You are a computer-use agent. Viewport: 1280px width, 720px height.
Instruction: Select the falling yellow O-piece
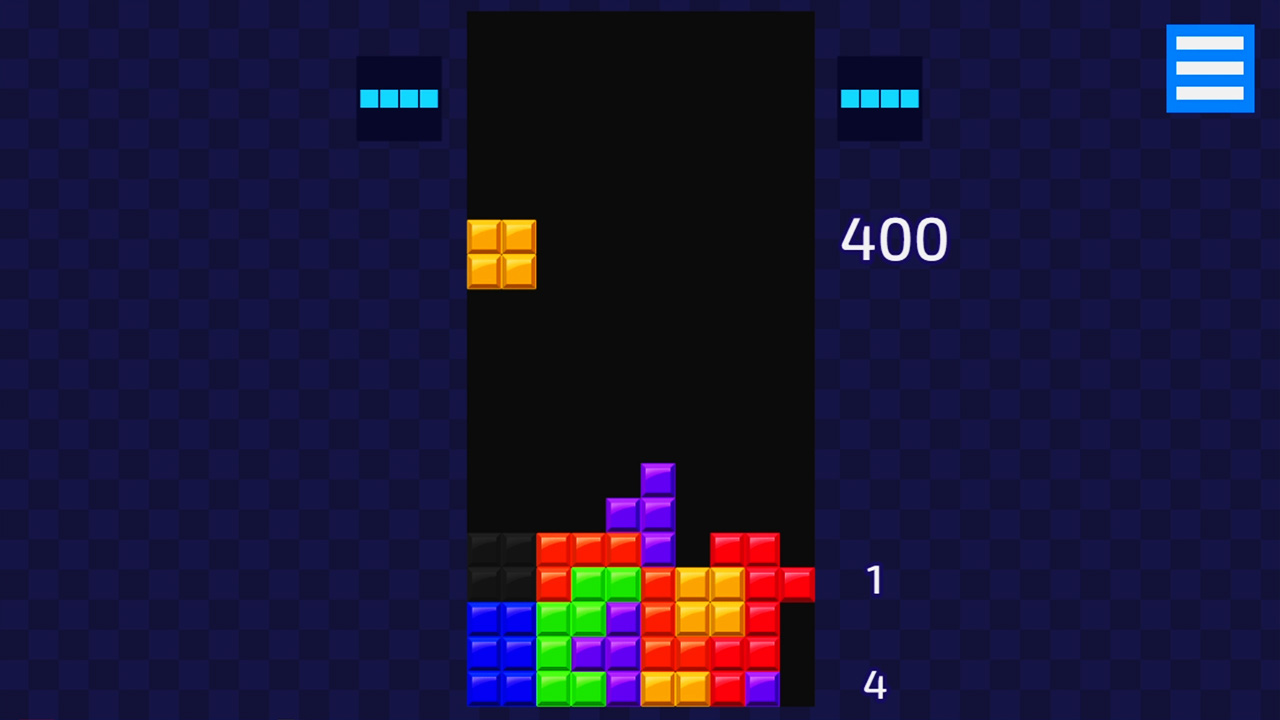click(501, 254)
